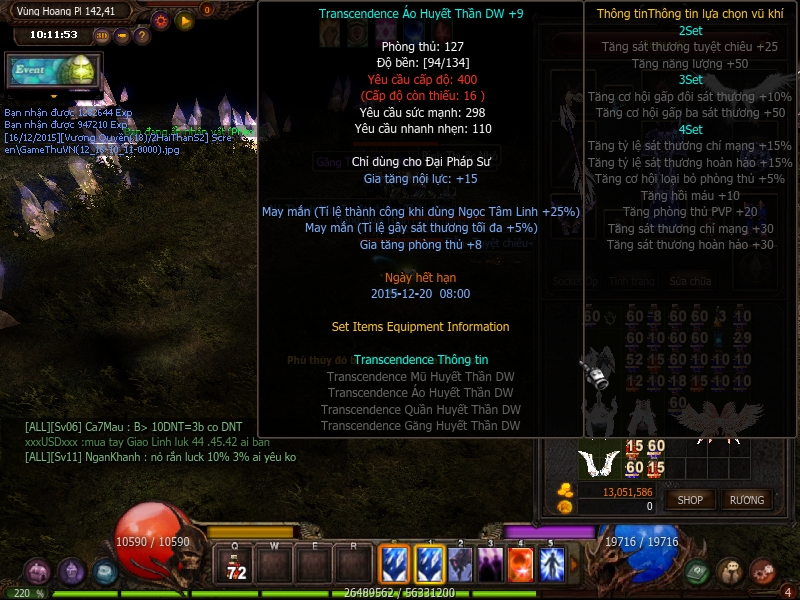This screenshot has width=800, height=600.
Task: Toggle the 3D view button
Action: [102, 35]
